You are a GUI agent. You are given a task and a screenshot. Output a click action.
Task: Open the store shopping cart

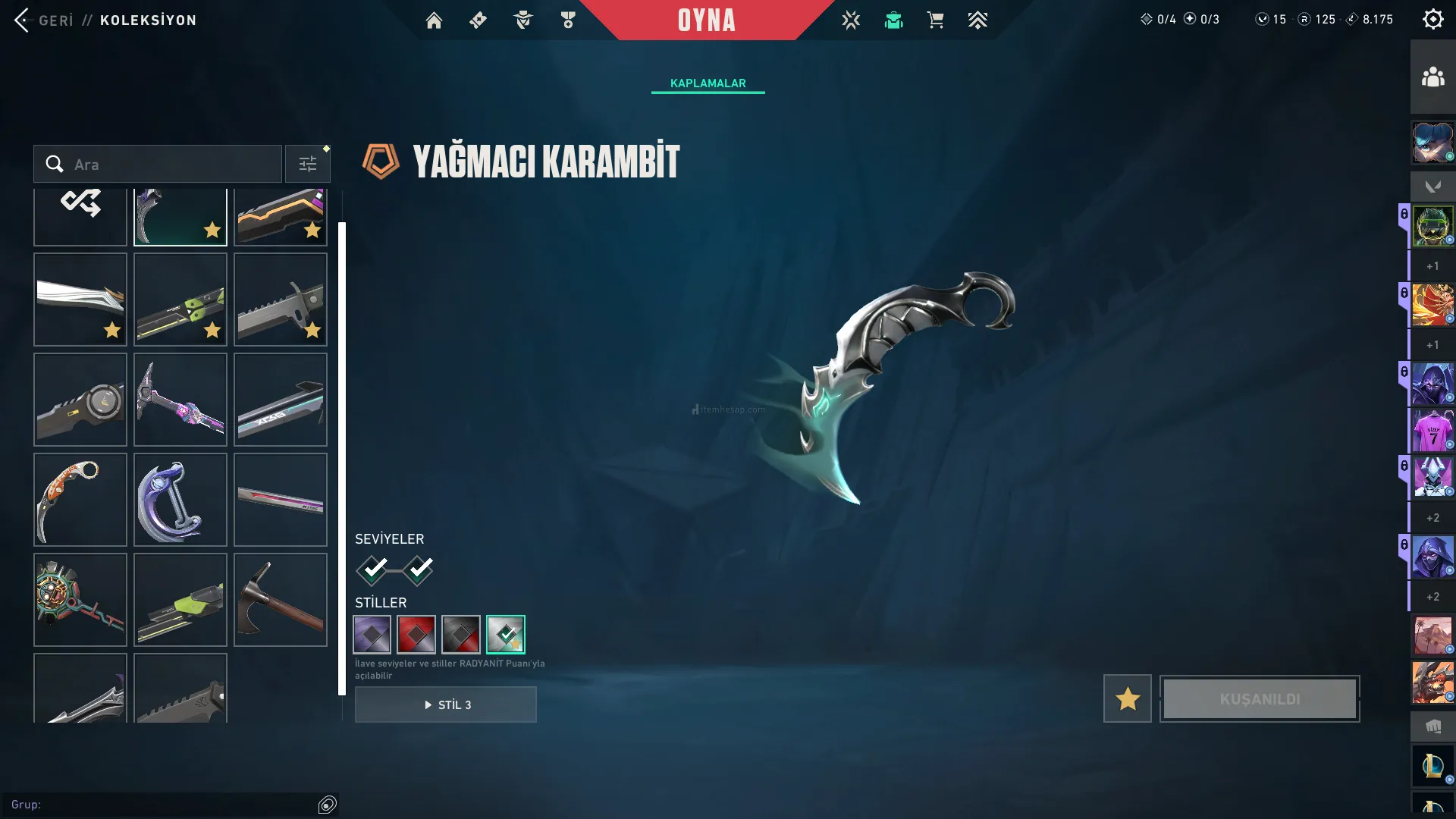pyautogui.click(x=935, y=20)
